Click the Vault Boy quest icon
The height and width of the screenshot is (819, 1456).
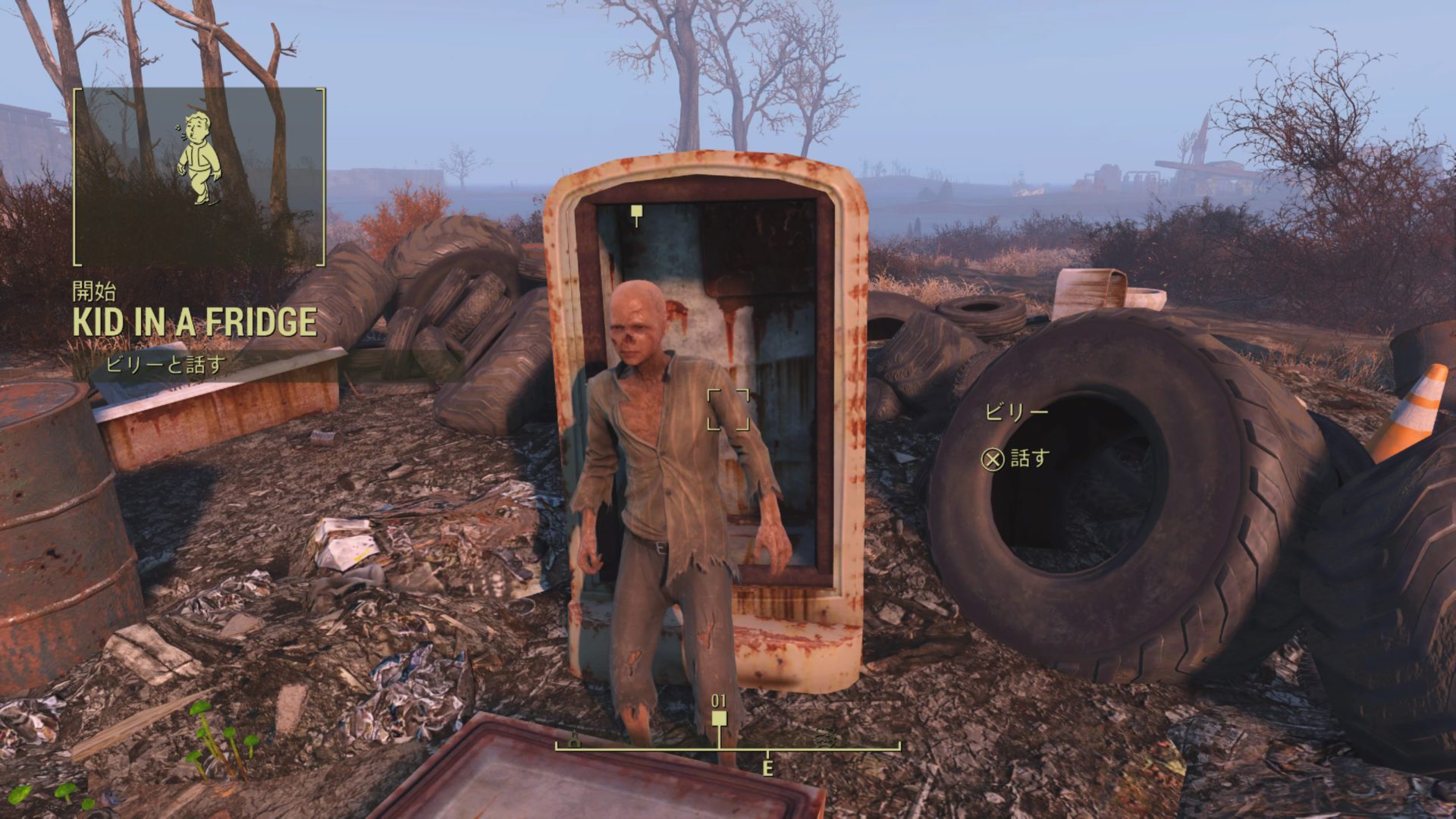point(199,158)
